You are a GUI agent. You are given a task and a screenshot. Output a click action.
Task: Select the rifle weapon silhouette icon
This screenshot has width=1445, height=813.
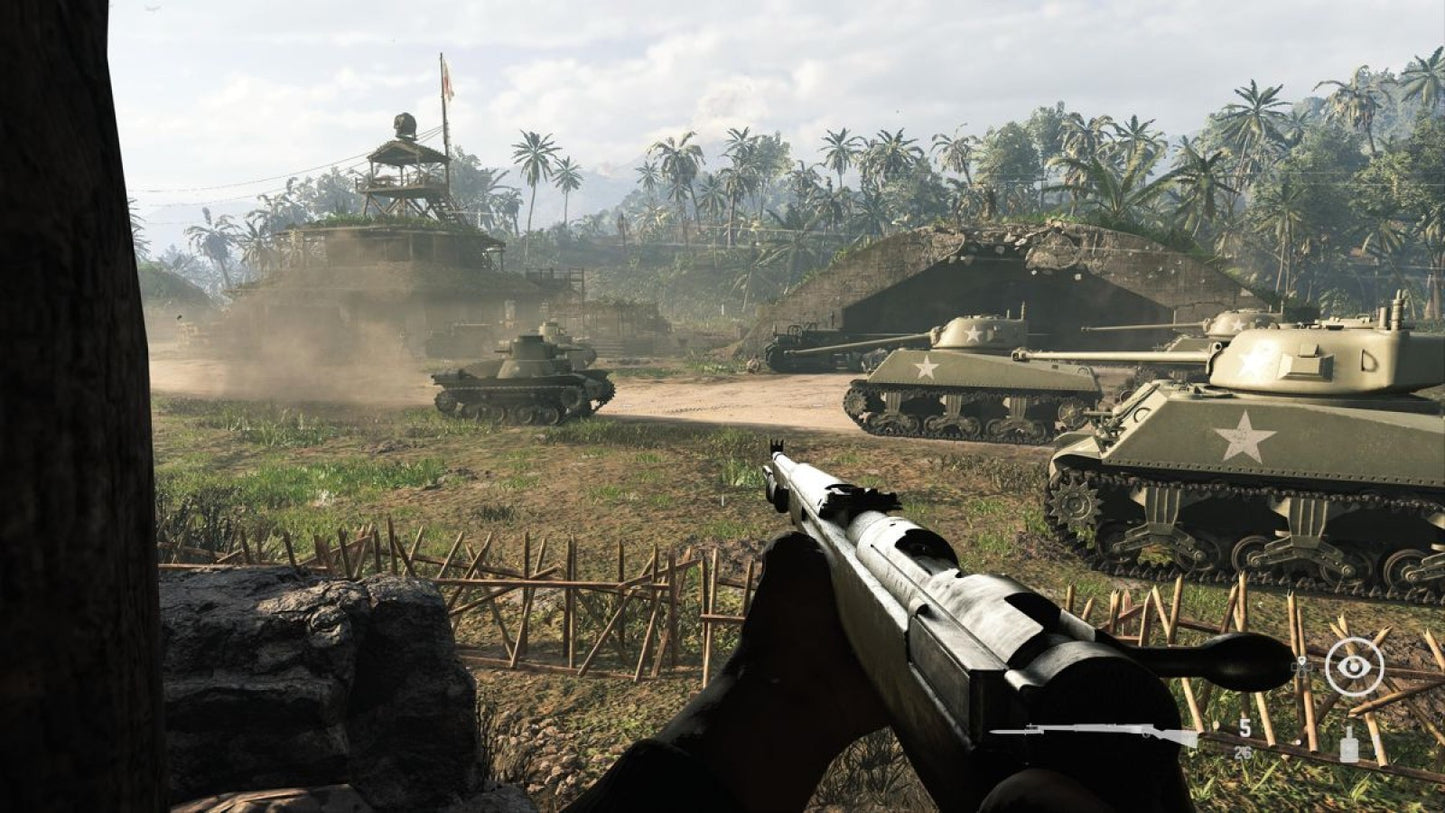click(x=1093, y=731)
